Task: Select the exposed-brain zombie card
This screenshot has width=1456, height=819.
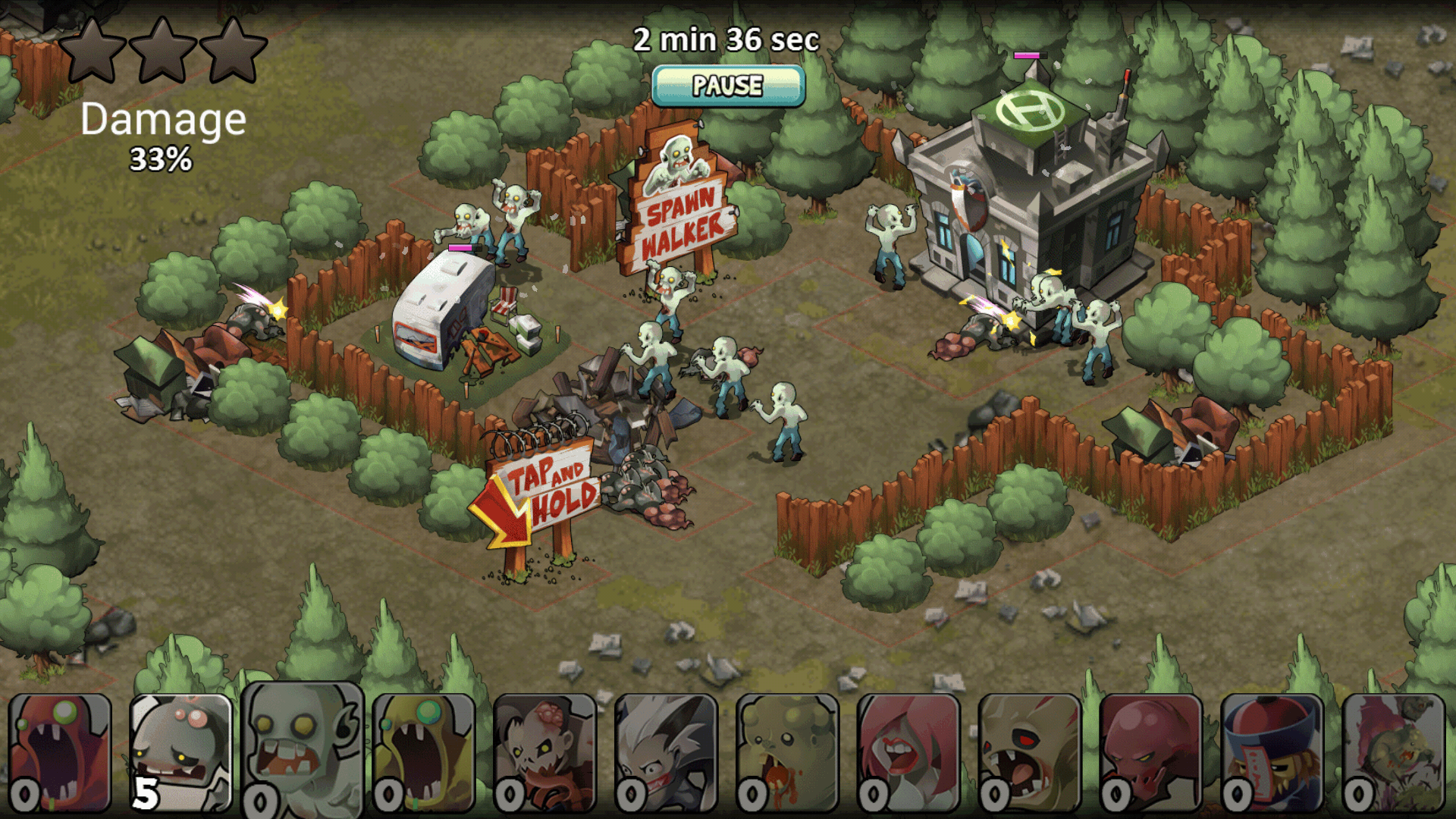Action: (545, 752)
